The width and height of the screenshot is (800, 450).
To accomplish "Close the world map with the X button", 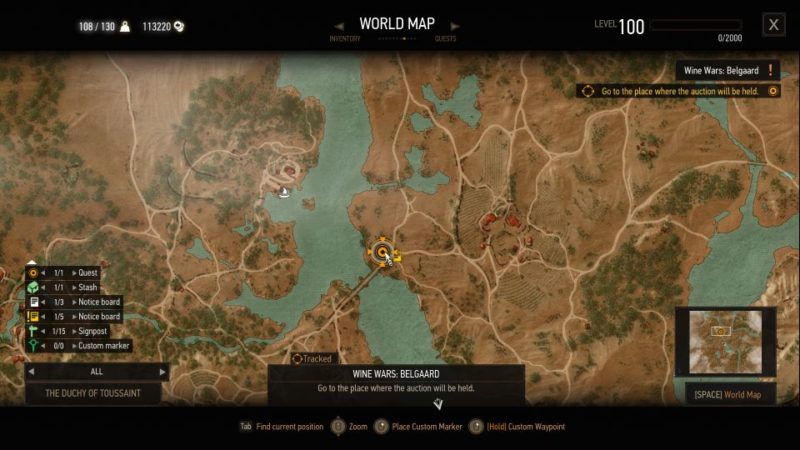I will (x=773, y=25).
